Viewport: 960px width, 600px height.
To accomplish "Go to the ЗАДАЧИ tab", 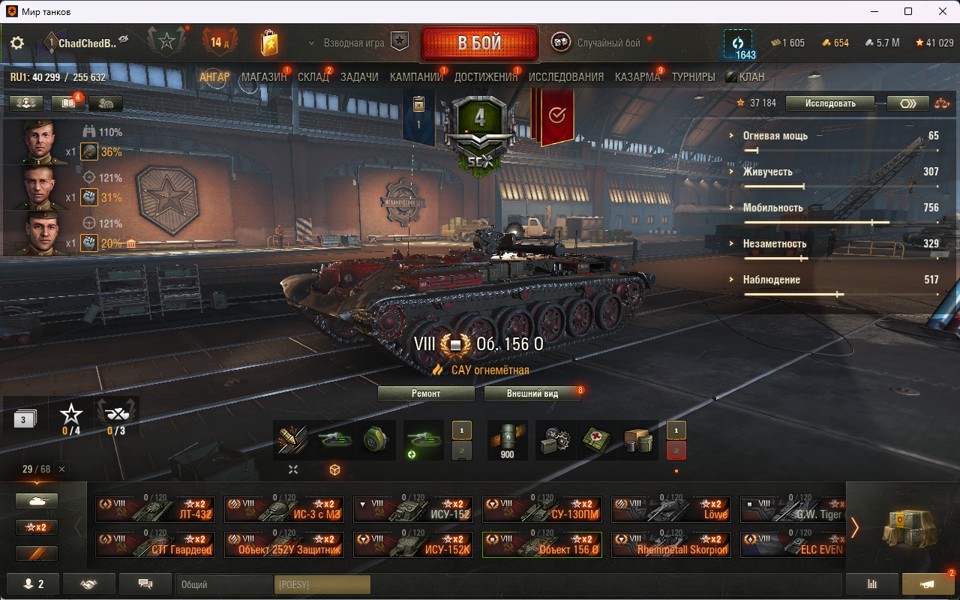I will coord(359,77).
